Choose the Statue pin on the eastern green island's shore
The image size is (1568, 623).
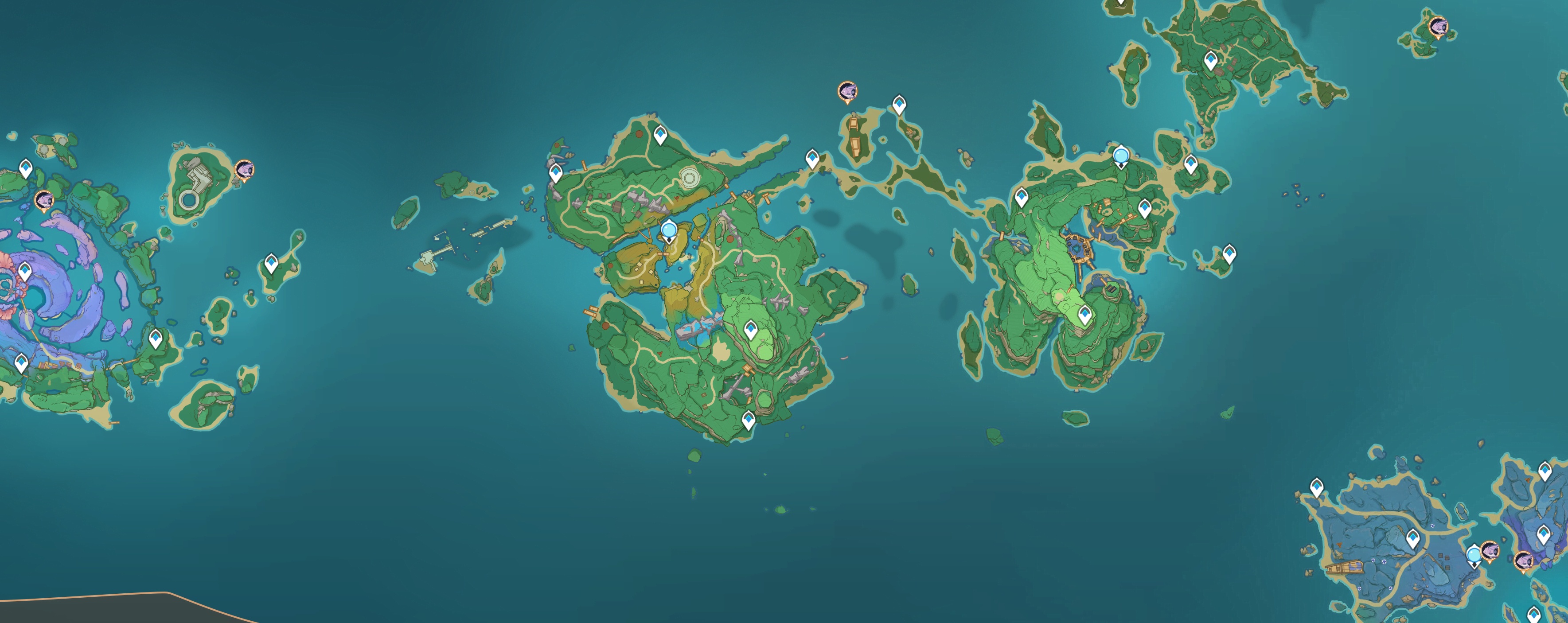click(1121, 156)
